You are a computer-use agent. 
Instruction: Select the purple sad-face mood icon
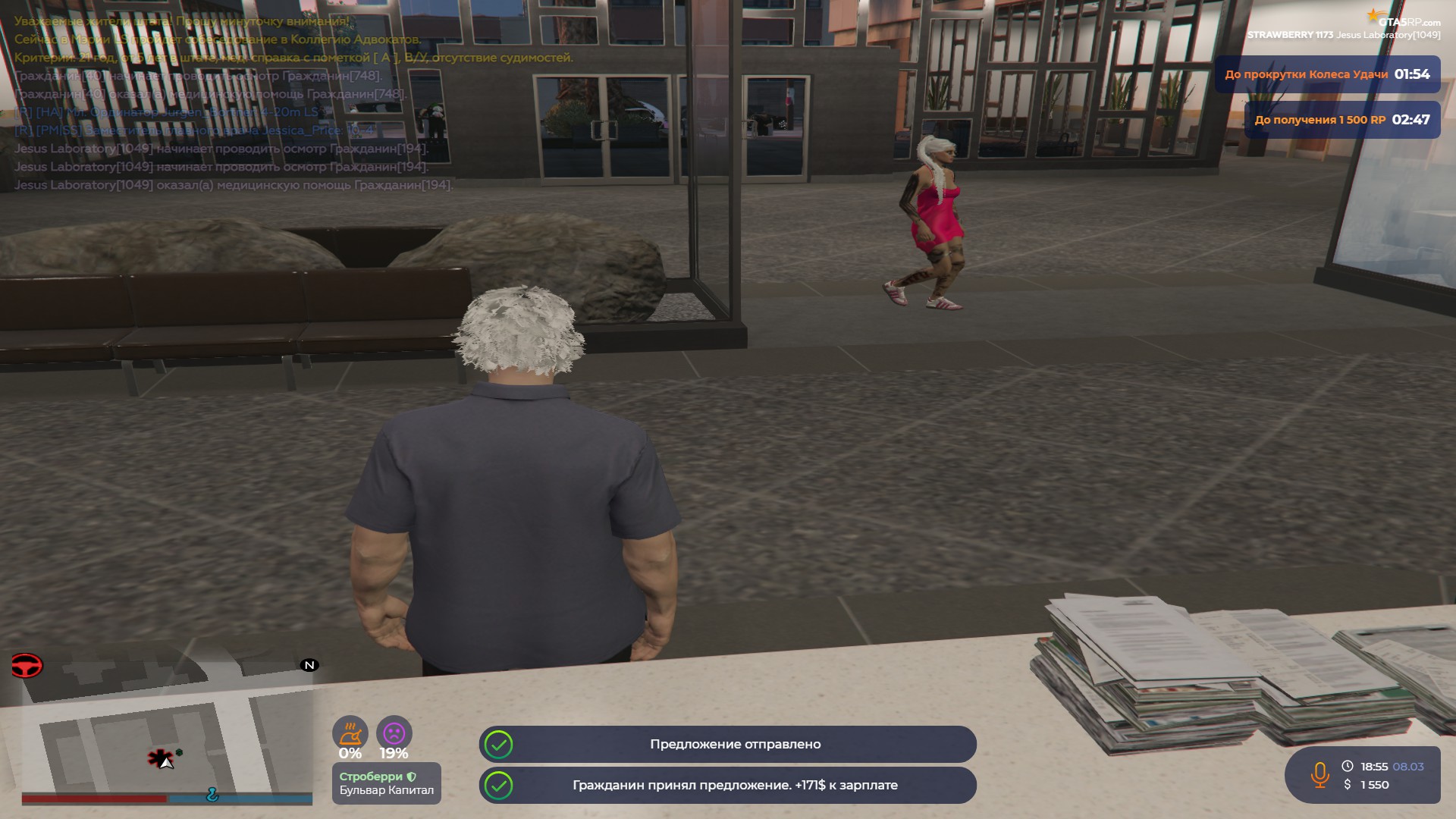[394, 733]
